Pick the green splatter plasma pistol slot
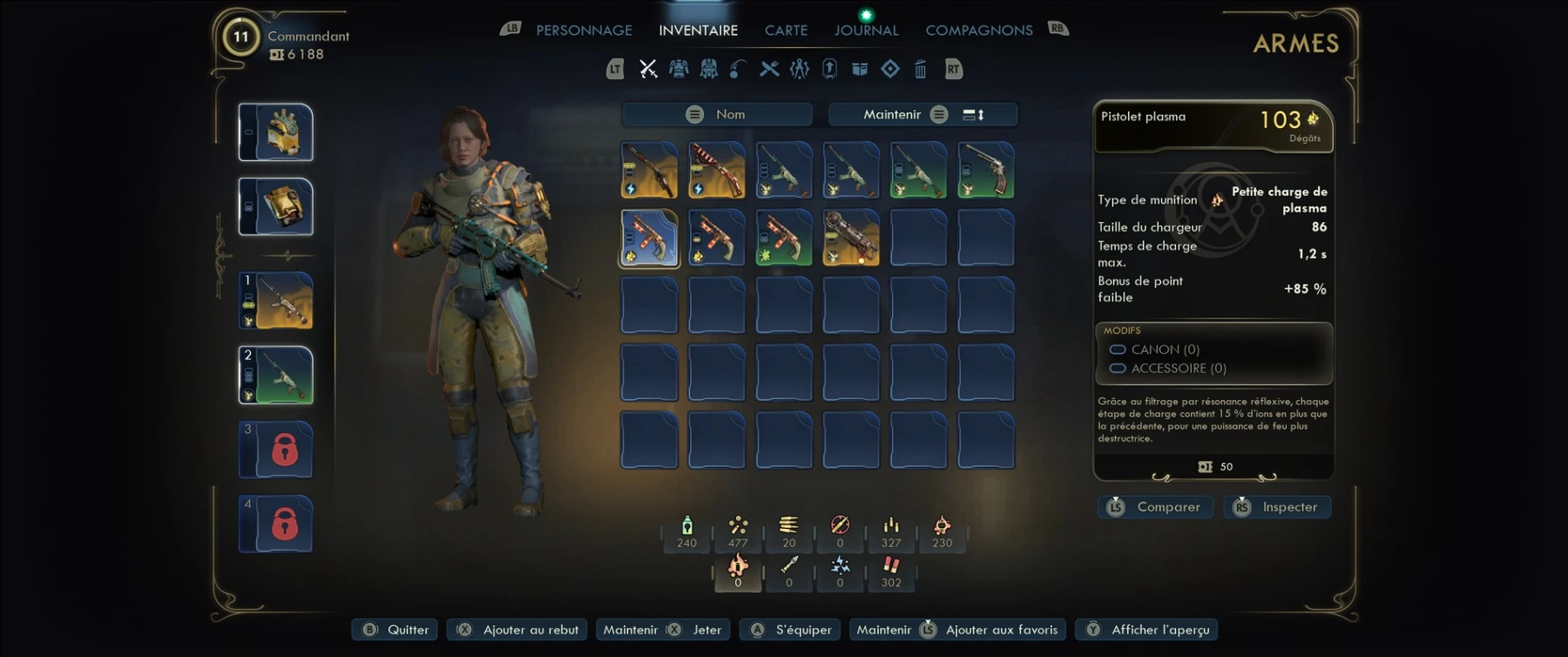The image size is (1568, 657). coord(784,237)
